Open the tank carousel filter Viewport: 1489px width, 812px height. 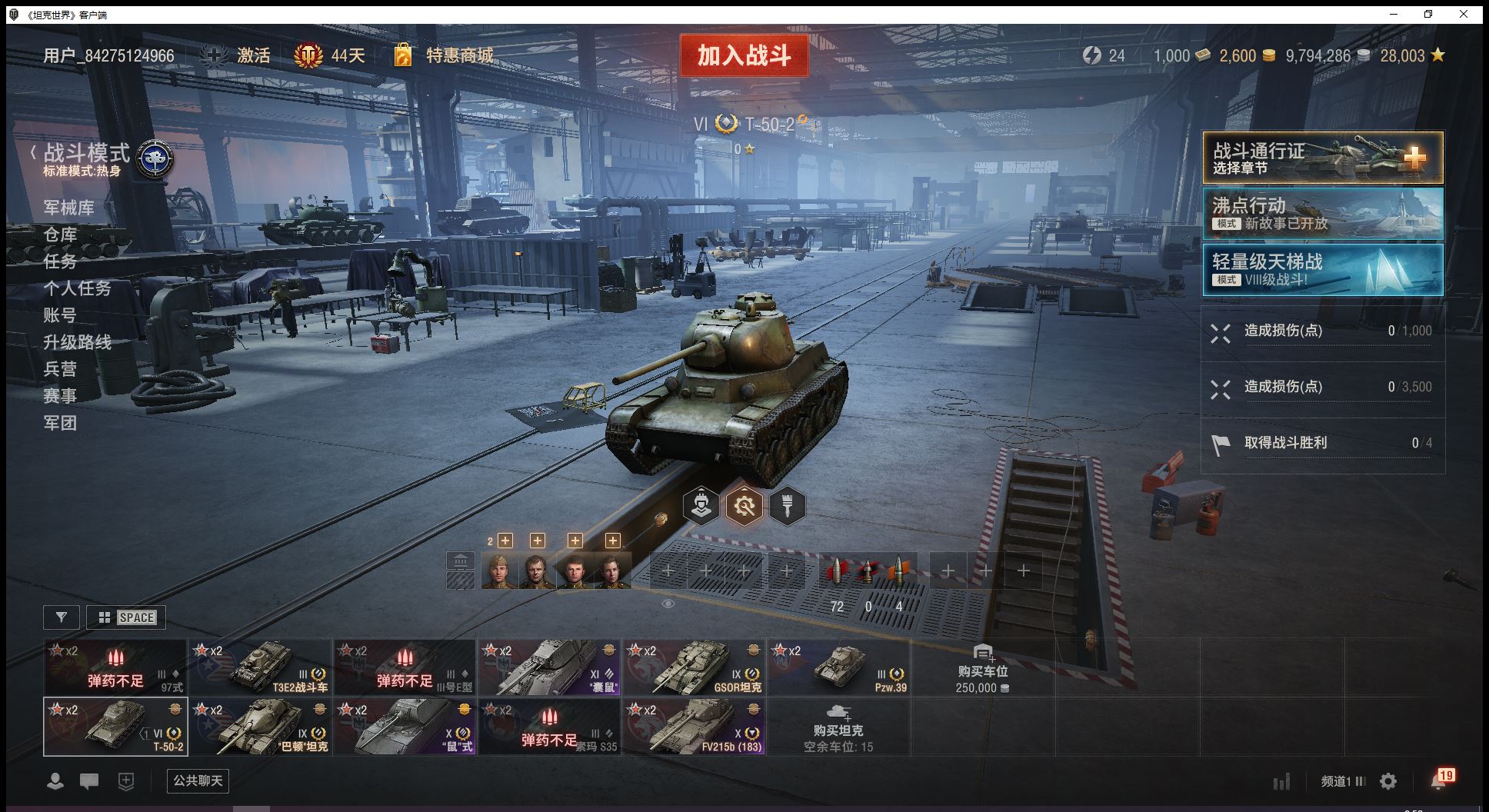coord(62,617)
